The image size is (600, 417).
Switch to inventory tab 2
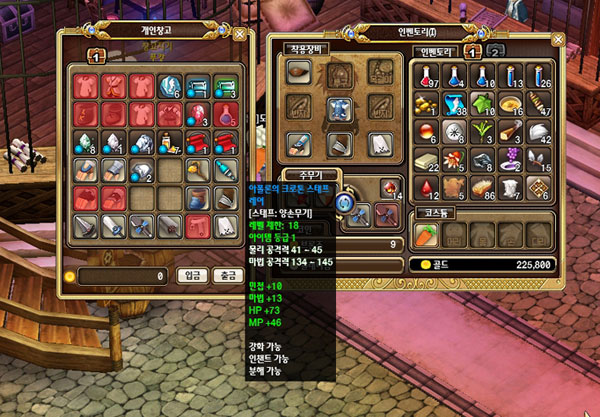[496, 50]
